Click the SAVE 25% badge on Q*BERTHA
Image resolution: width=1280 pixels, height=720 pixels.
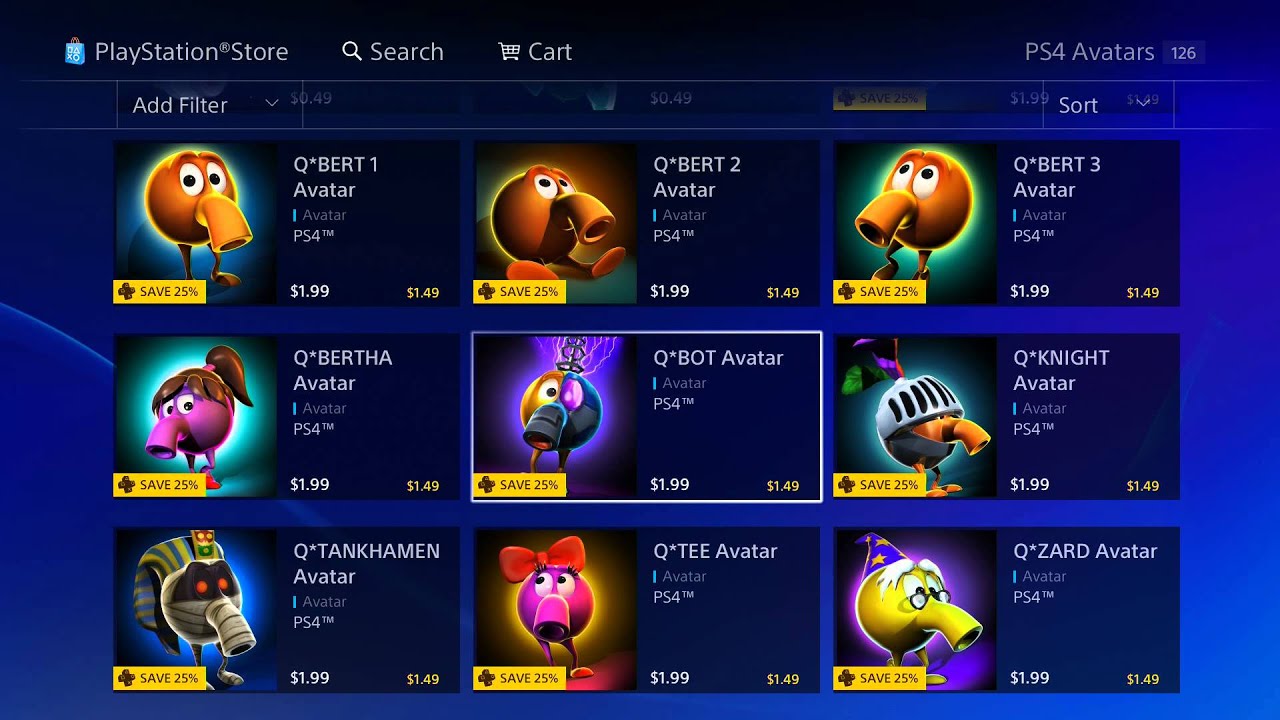pyautogui.click(x=160, y=484)
